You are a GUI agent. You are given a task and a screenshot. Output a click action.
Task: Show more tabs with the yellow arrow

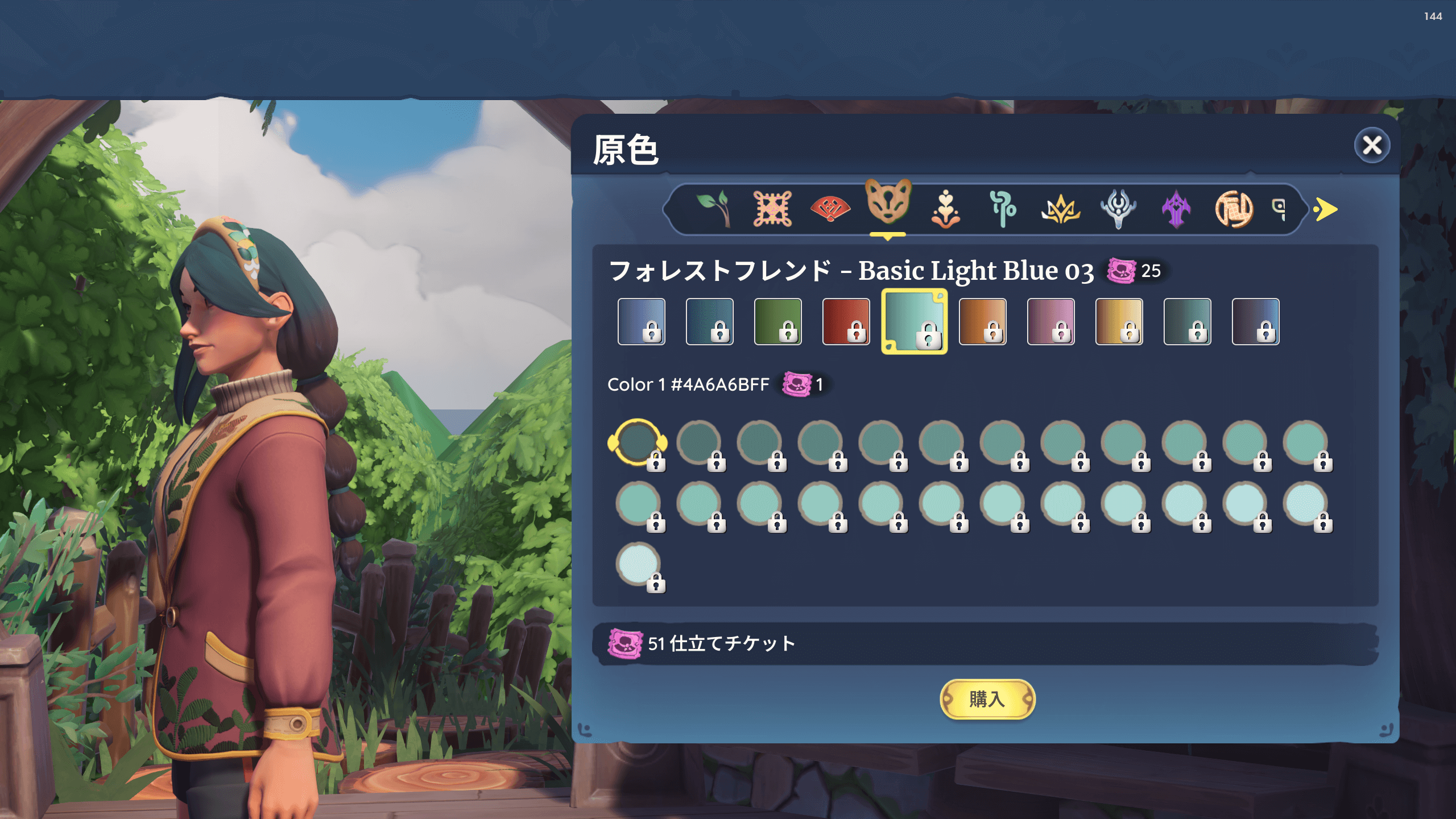[x=1326, y=209]
